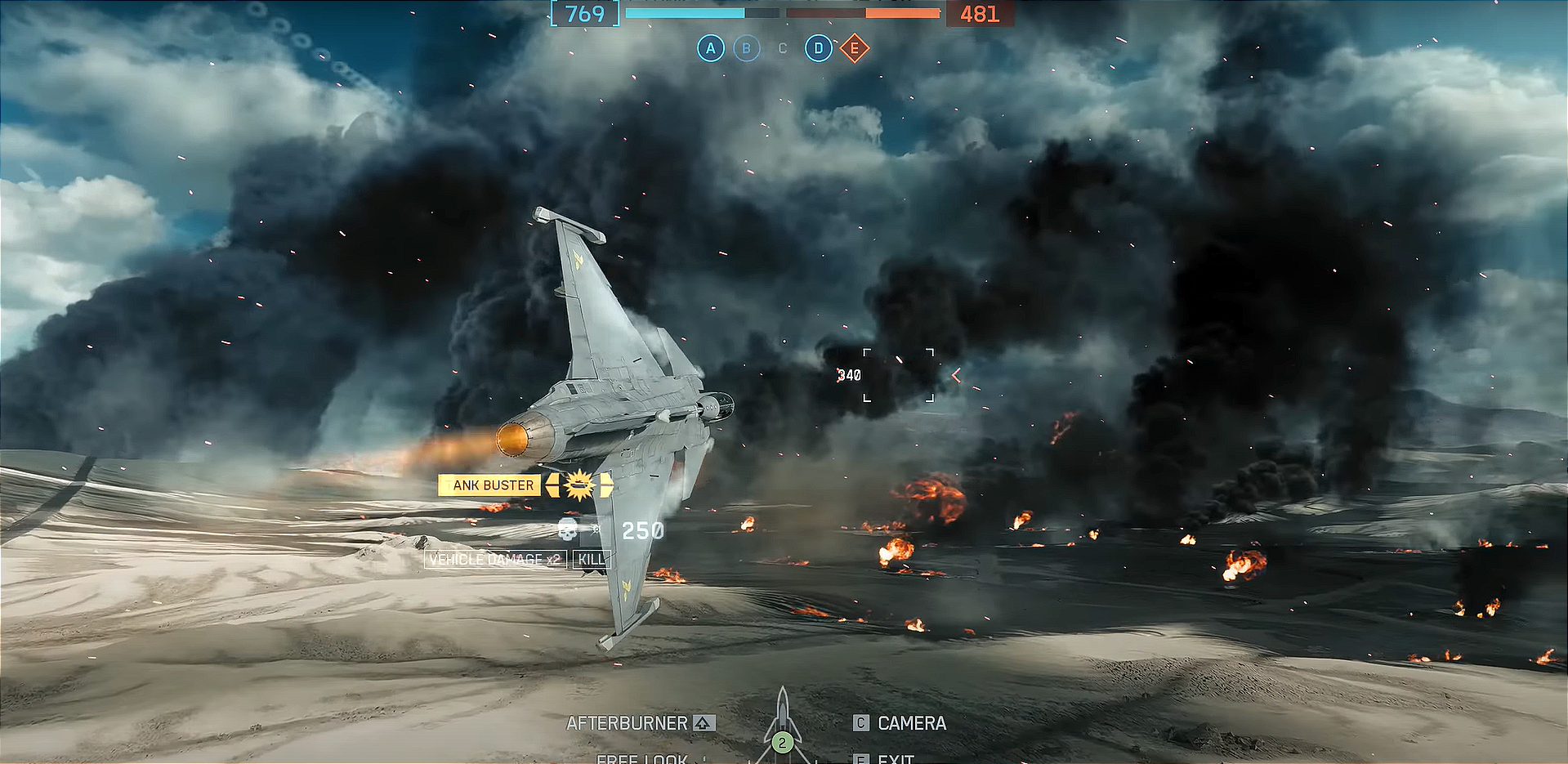Click the left gold chevron beside Tank Buster
The height and width of the screenshot is (764, 1568).
[x=552, y=485]
